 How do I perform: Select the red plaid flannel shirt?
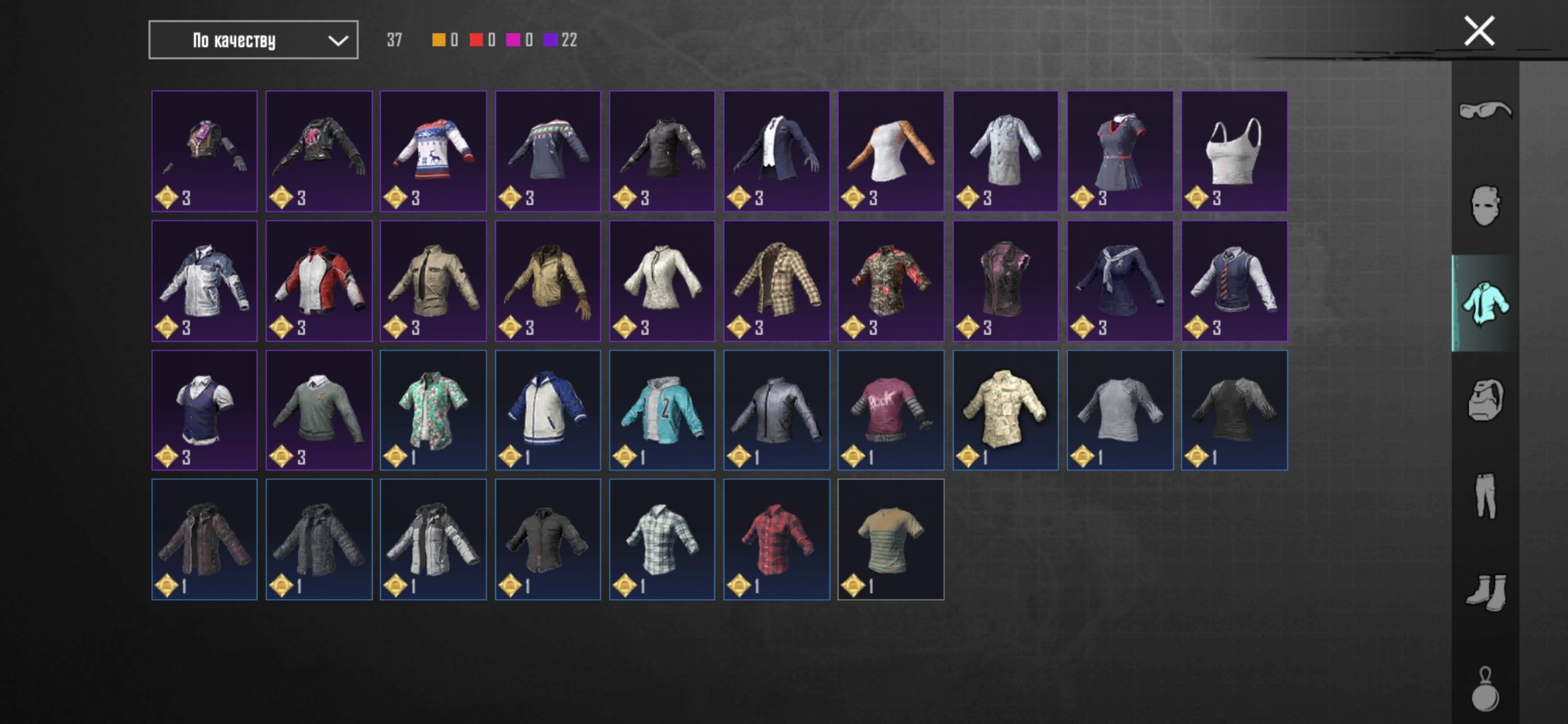pos(776,540)
